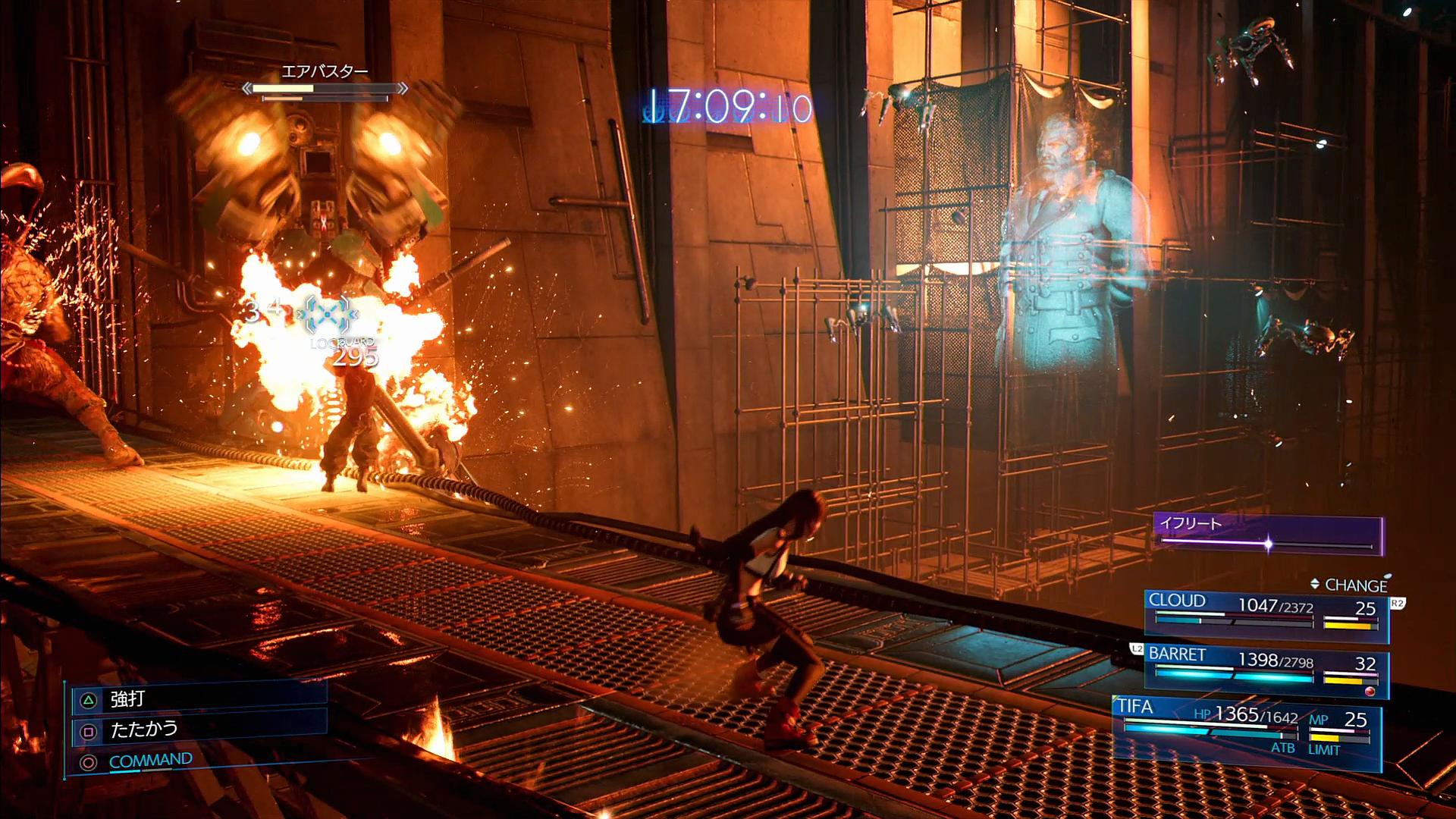This screenshot has height=819, width=1456.
Task: Switch to Barret's party panel
Action: 1265,672
